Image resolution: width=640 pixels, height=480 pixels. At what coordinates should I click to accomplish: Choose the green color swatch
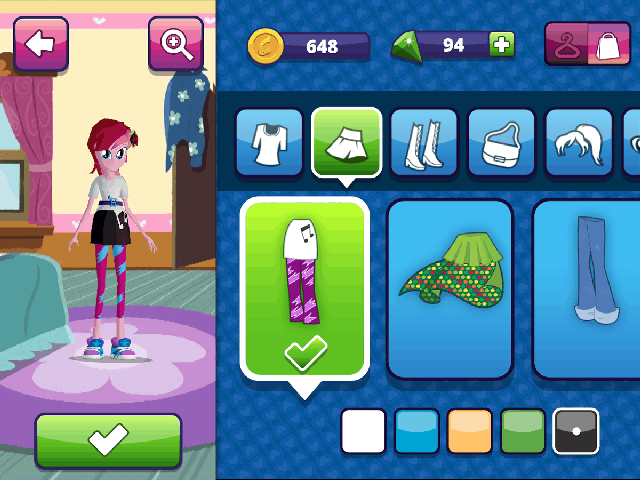(522, 431)
